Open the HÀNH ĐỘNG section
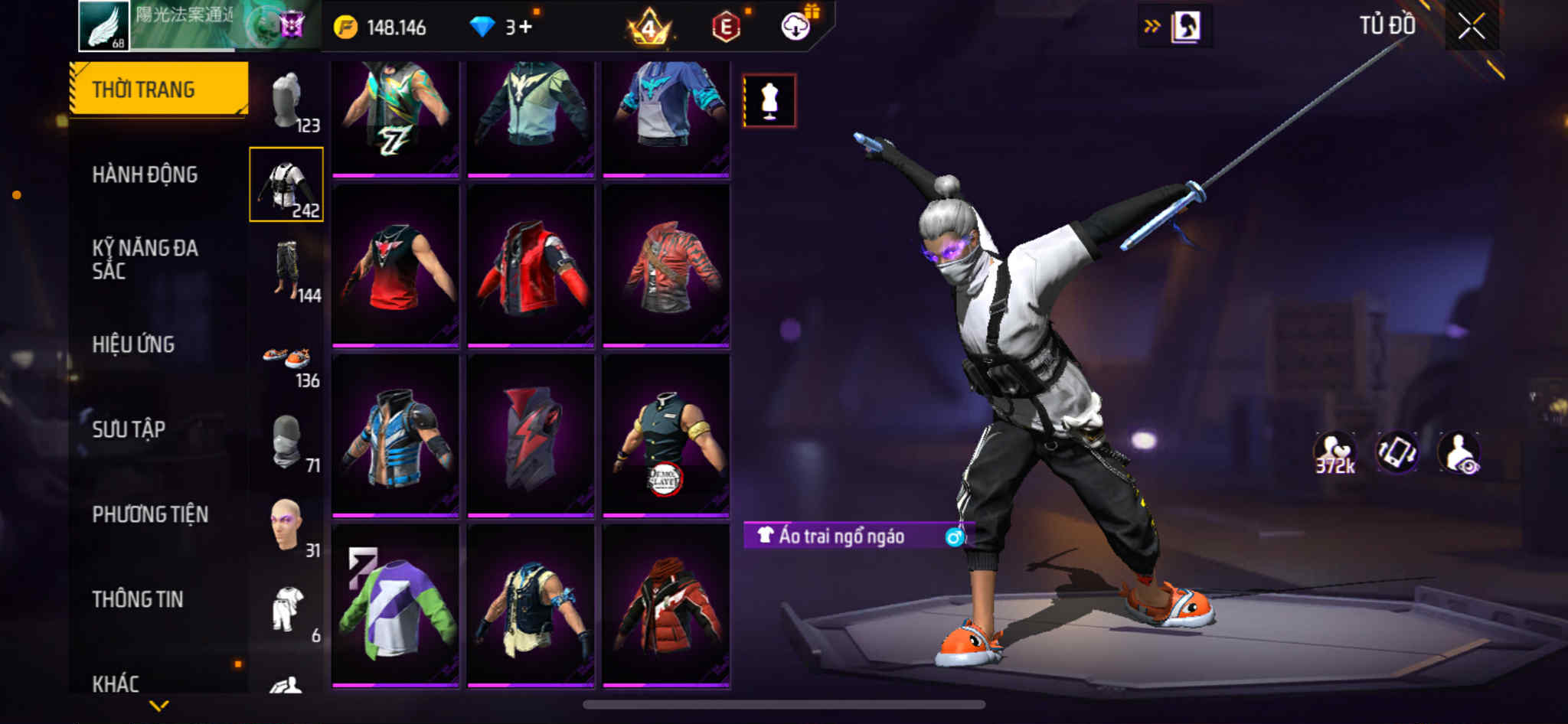Image resolution: width=1568 pixels, height=724 pixels. click(145, 174)
